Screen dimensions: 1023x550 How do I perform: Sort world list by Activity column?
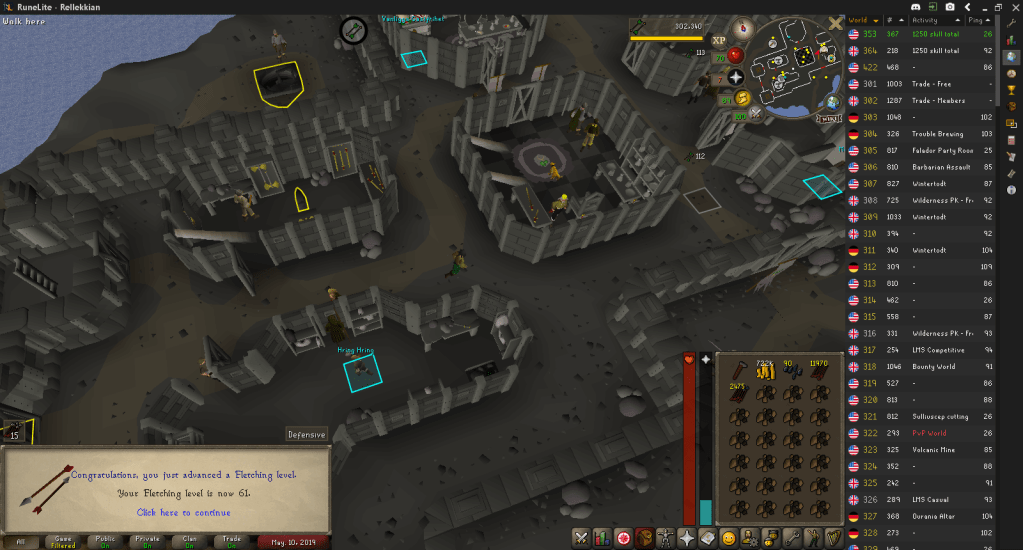click(926, 20)
